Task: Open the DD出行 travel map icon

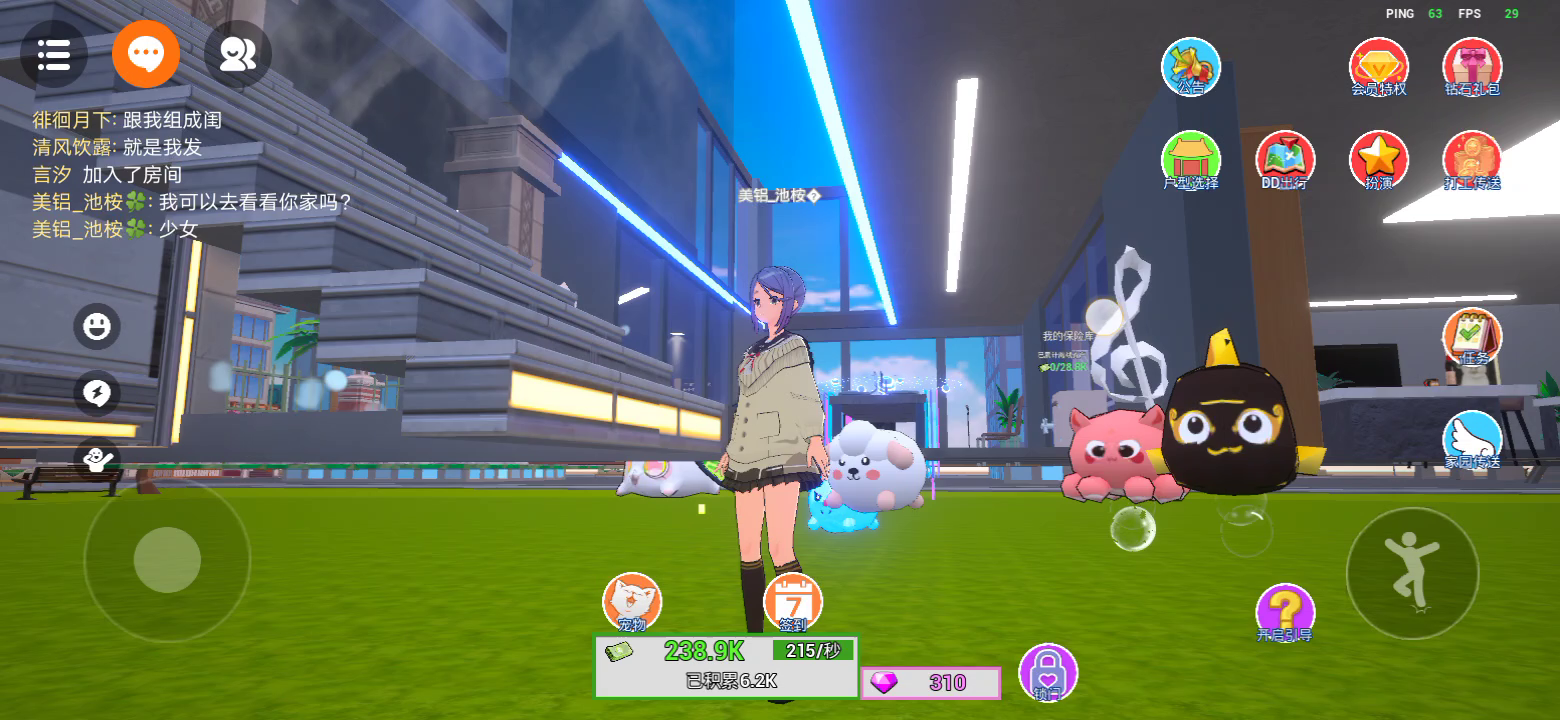Action: pos(1285,160)
